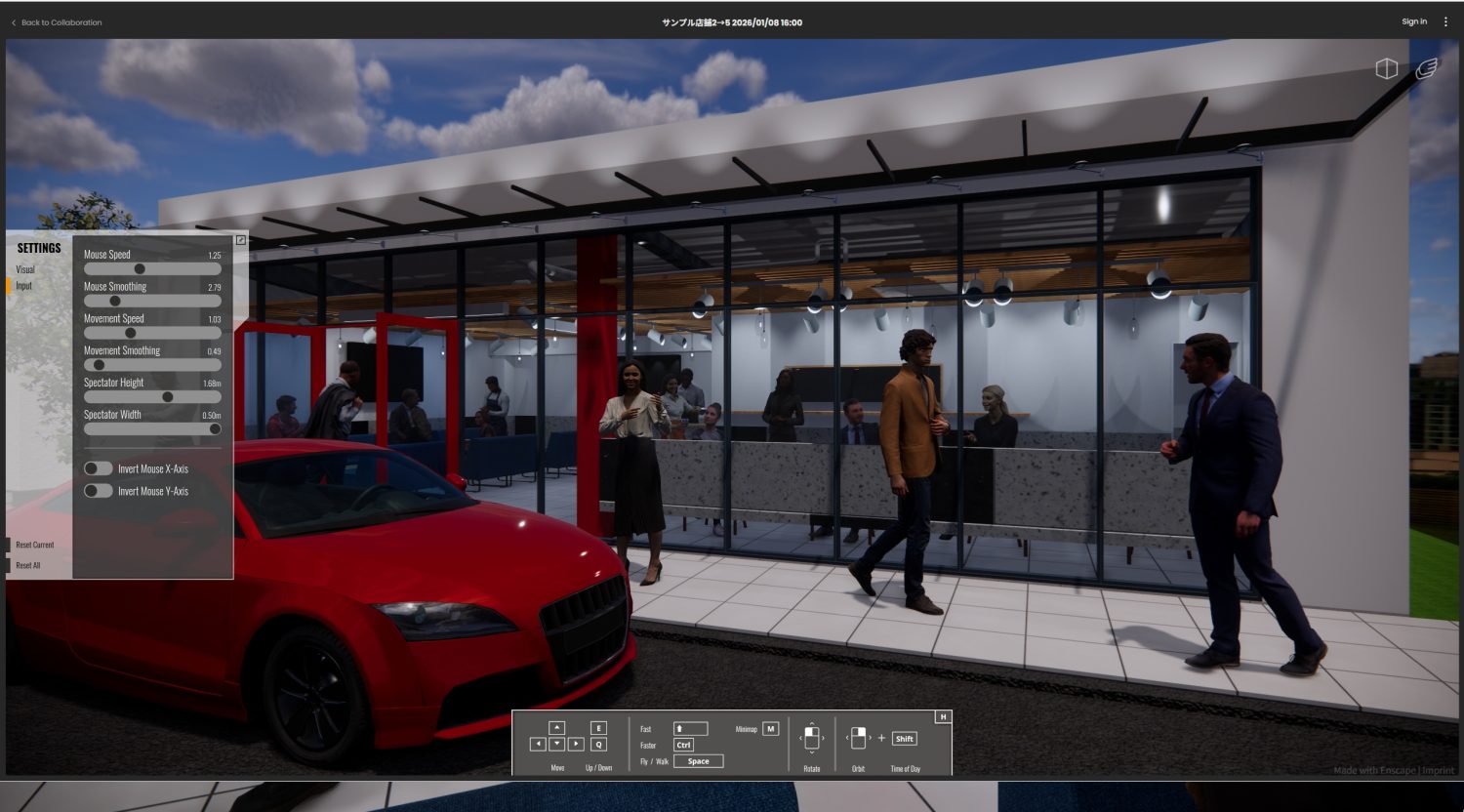Adjust the Mouse Speed slider

click(140, 268)
